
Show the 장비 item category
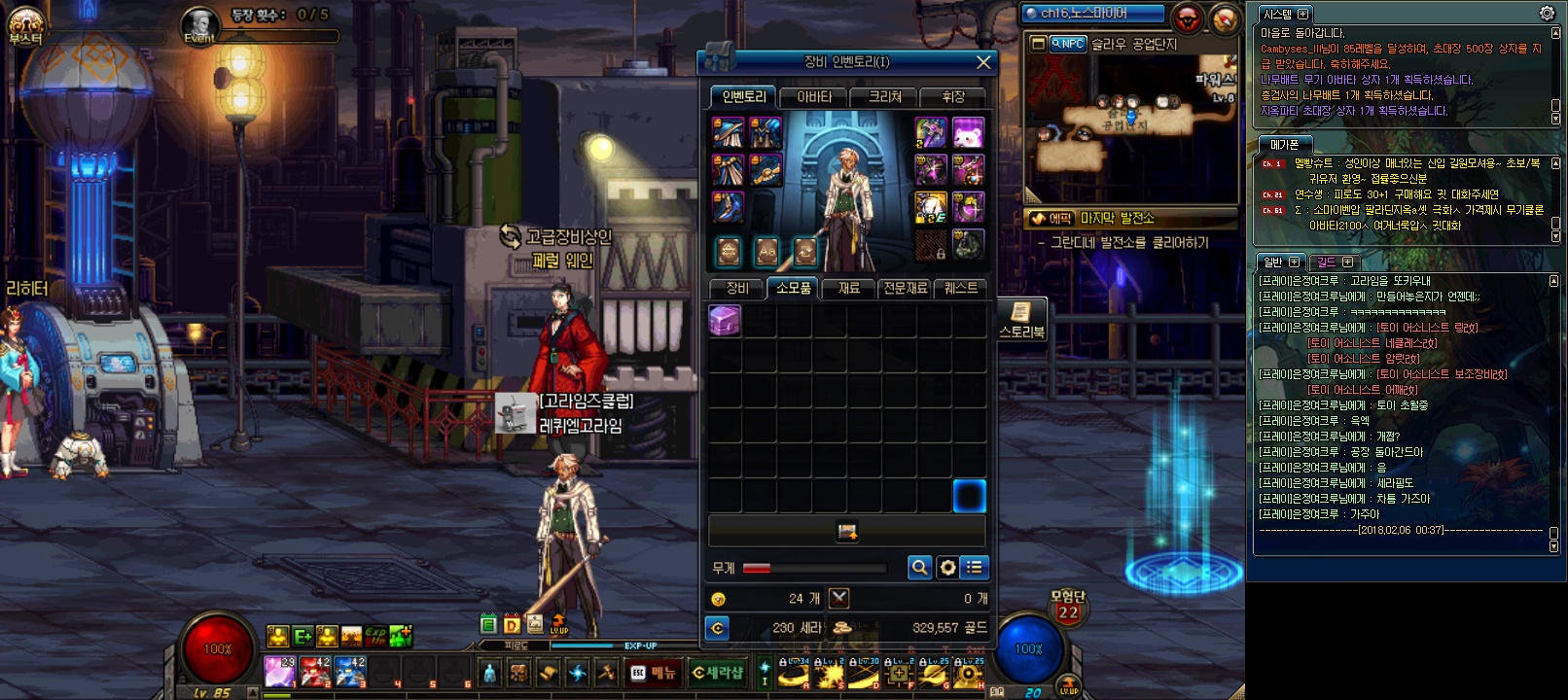click(737, 289)
